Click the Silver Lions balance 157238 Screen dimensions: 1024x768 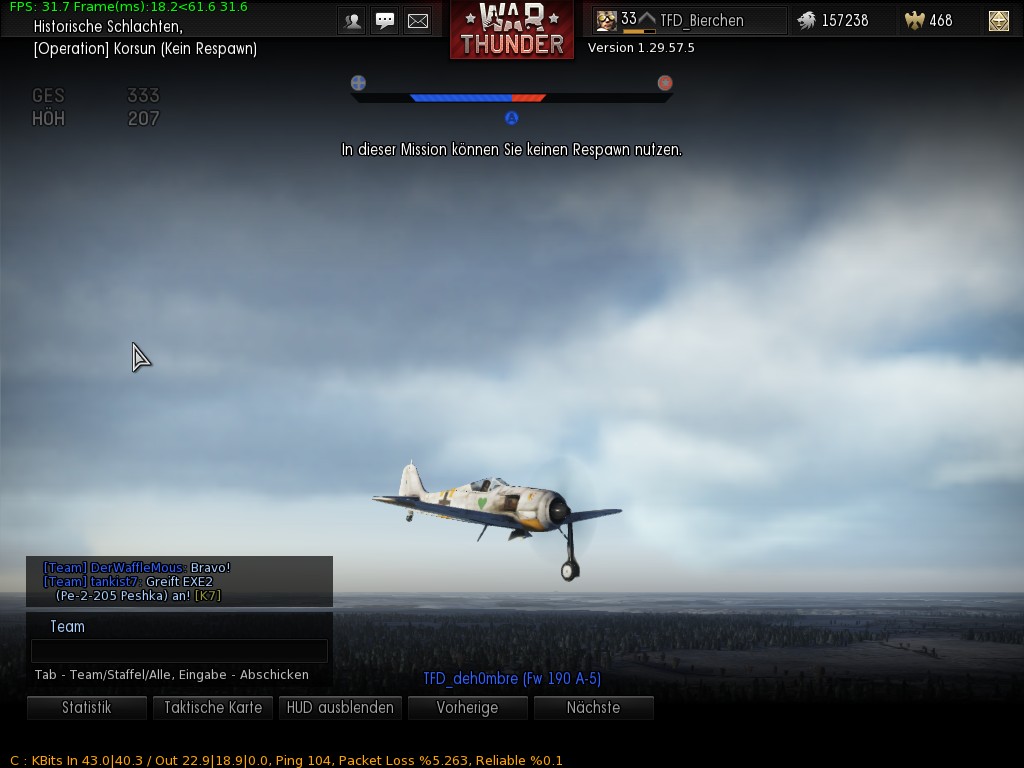832,20
